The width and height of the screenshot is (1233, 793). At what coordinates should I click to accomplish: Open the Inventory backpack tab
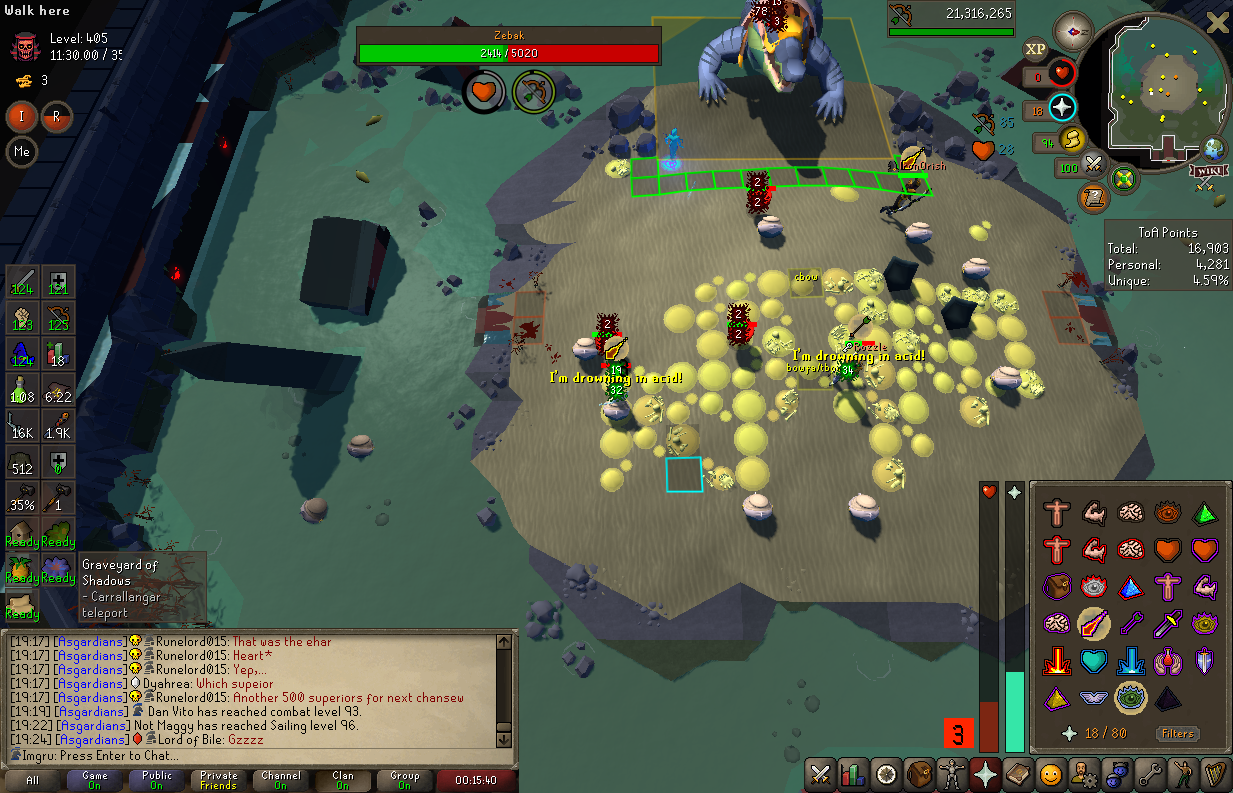point(920,774)
